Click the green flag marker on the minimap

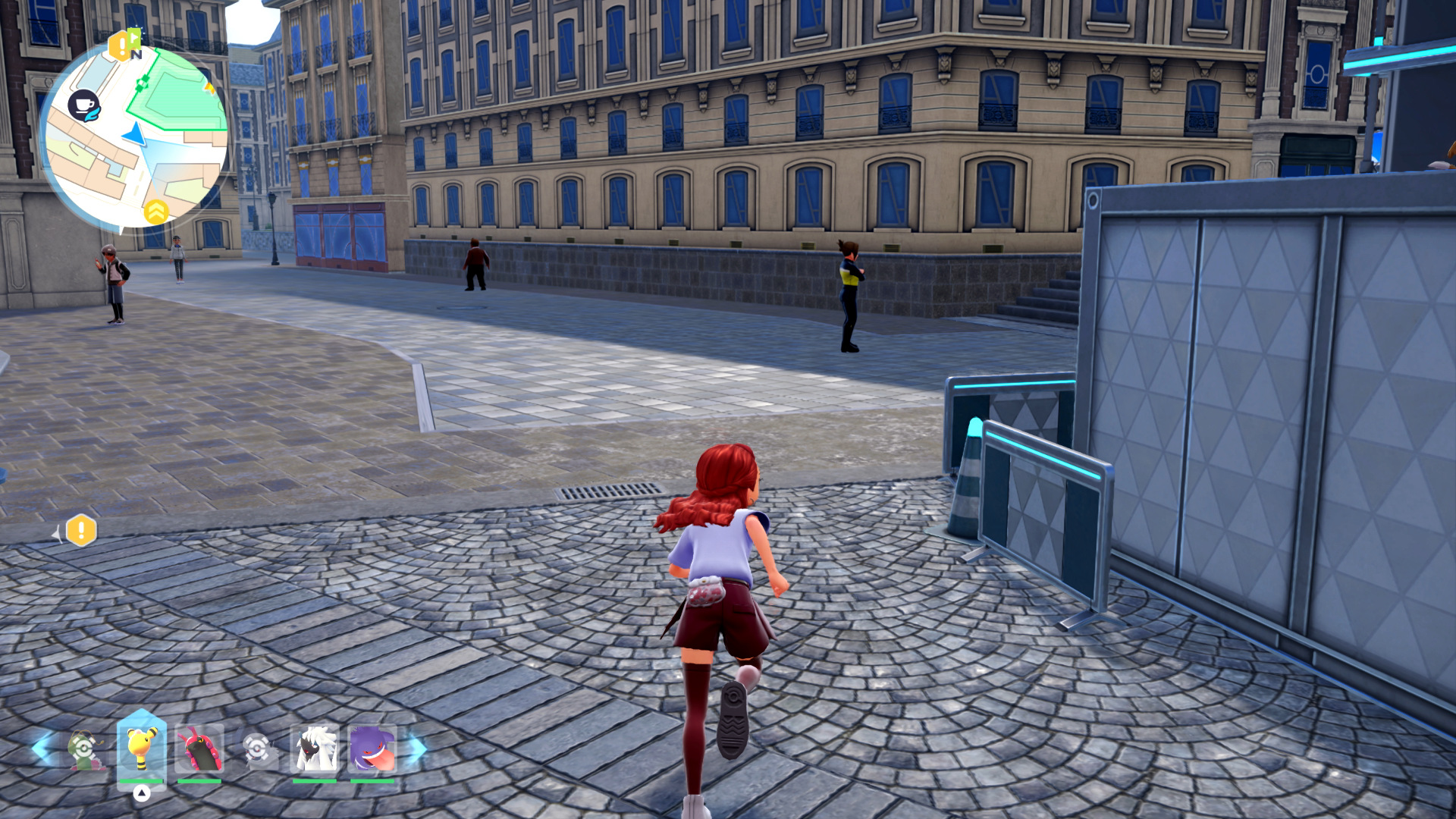(x=134, y=36)
